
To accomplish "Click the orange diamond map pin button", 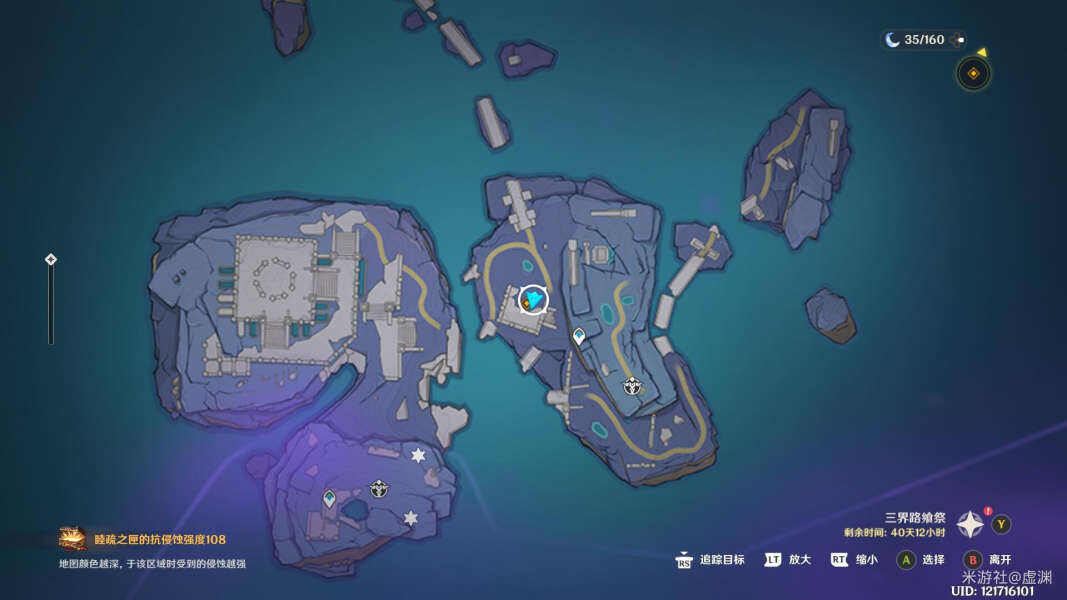I will tap(973, 73).
